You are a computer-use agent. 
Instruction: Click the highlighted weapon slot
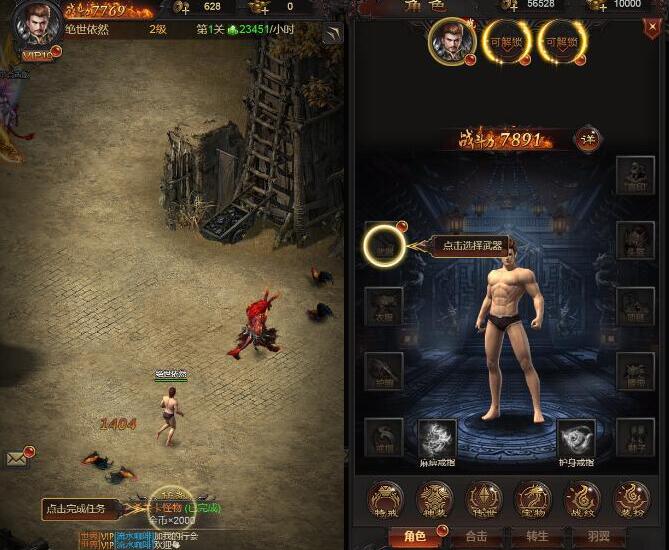384,245
